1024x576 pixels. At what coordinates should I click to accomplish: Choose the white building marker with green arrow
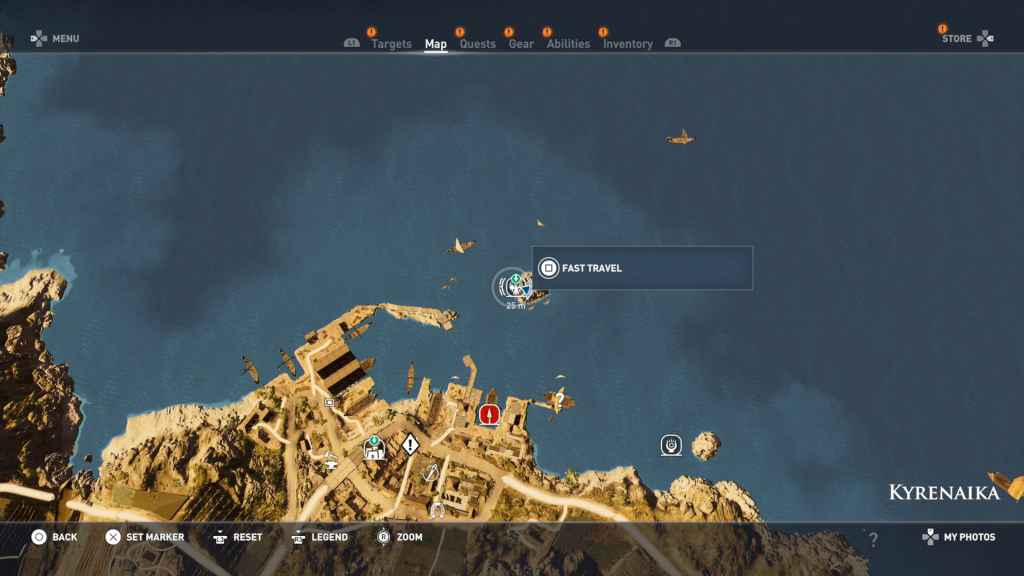click(x=375, y=449)
